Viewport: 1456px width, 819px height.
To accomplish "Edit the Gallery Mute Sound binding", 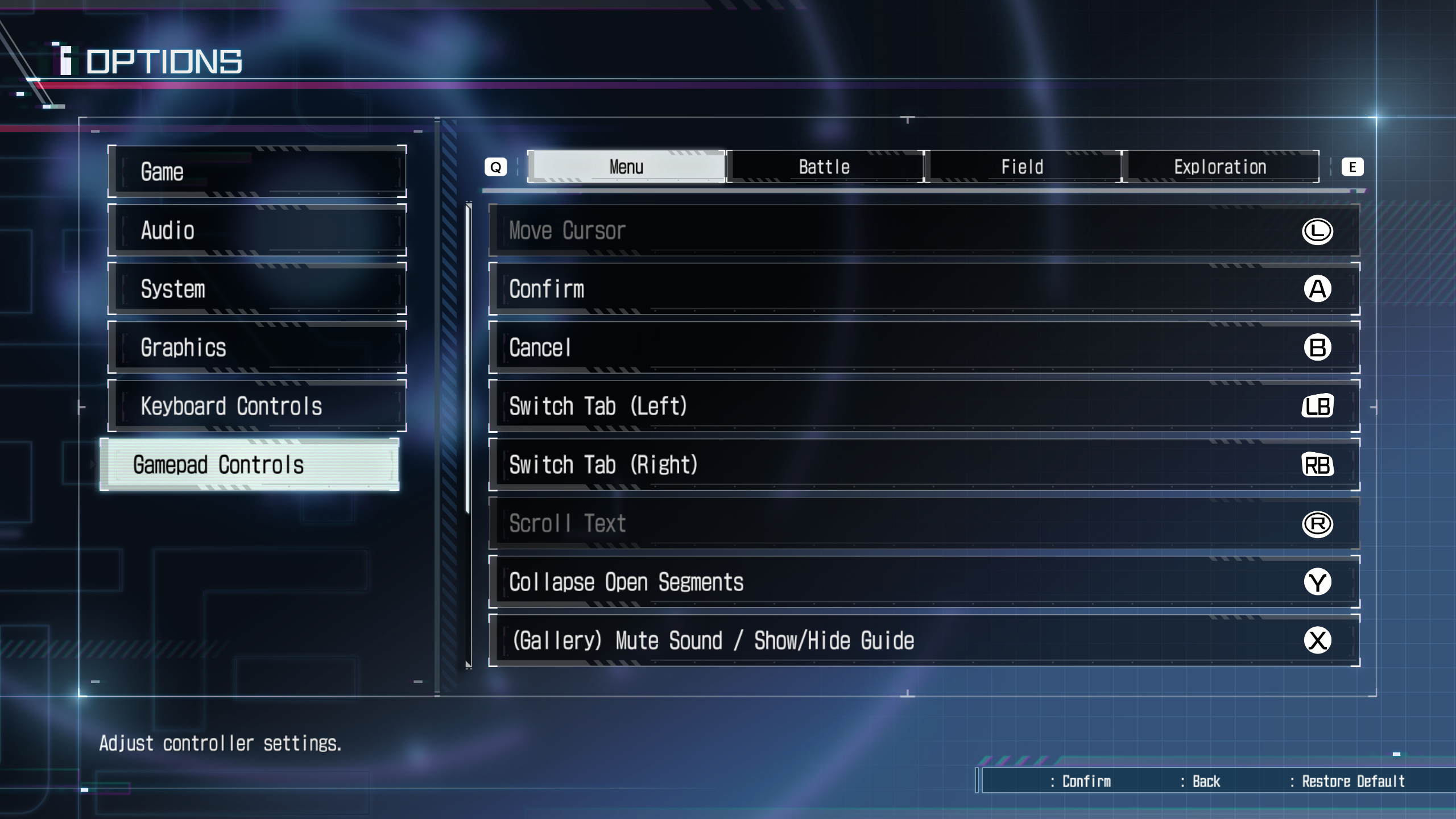I will click(x=924, y=640).
